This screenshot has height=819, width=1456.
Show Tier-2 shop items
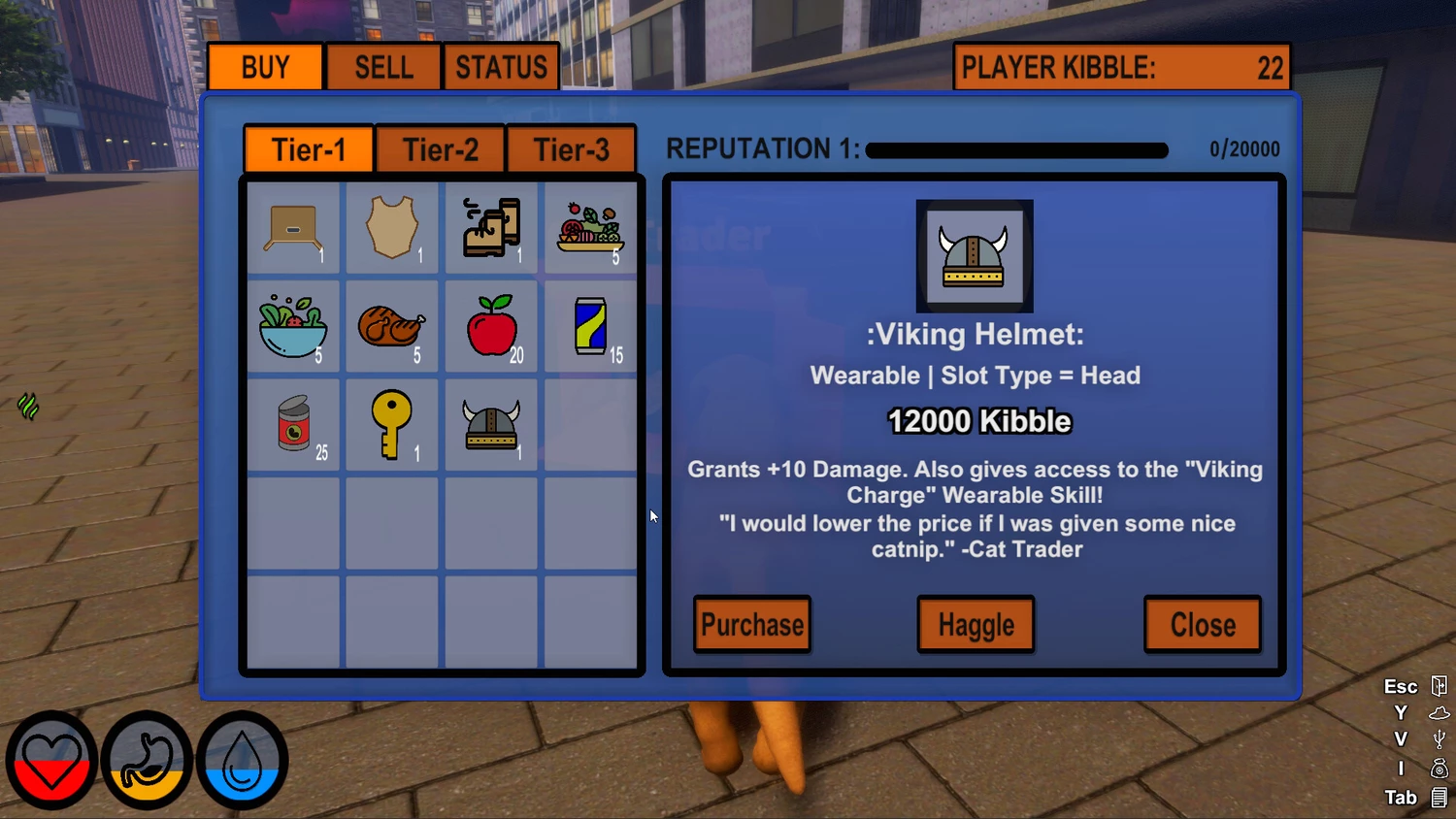point(440,150)
